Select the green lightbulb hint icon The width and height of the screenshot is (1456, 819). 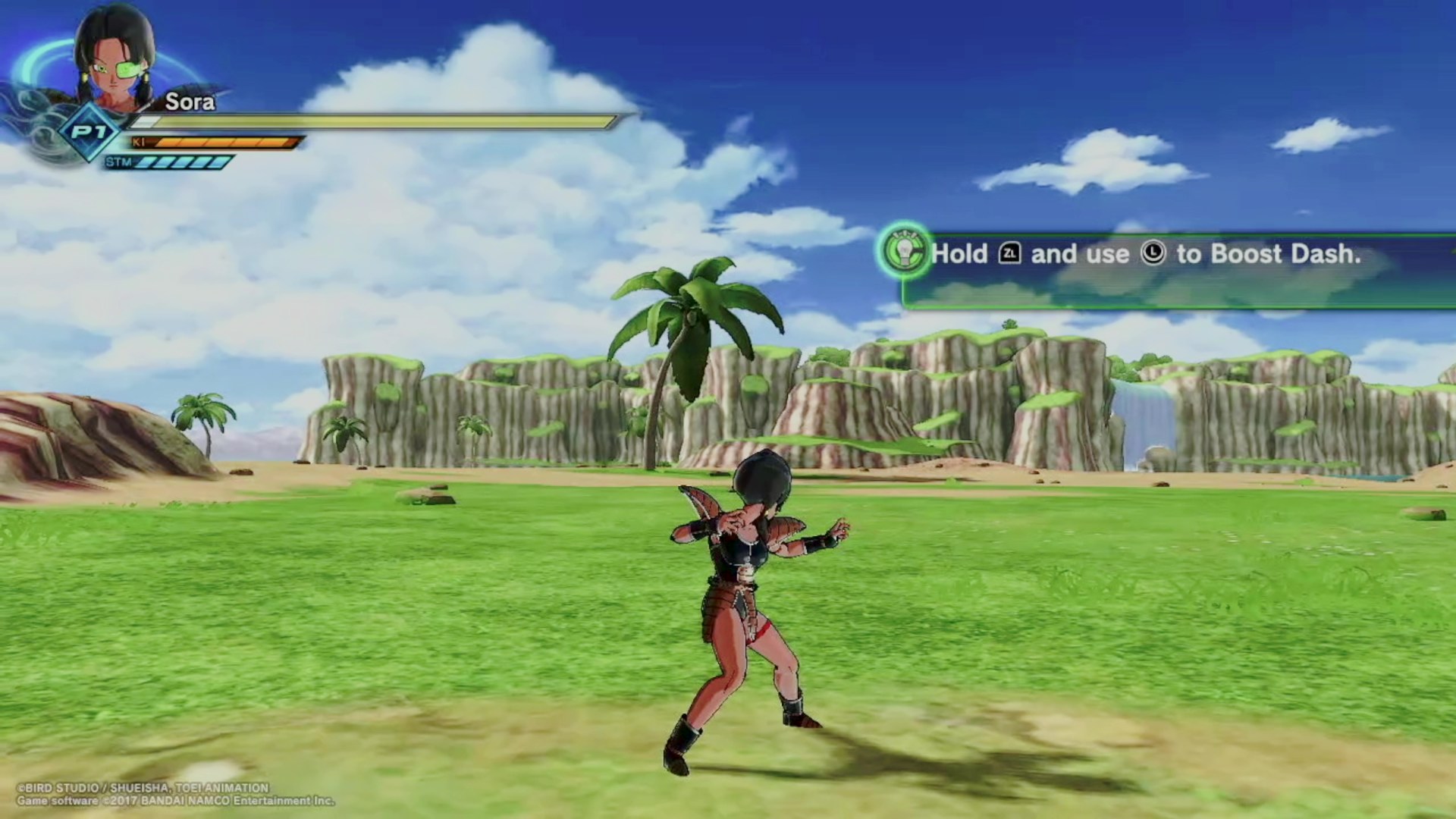click(904, 251)
